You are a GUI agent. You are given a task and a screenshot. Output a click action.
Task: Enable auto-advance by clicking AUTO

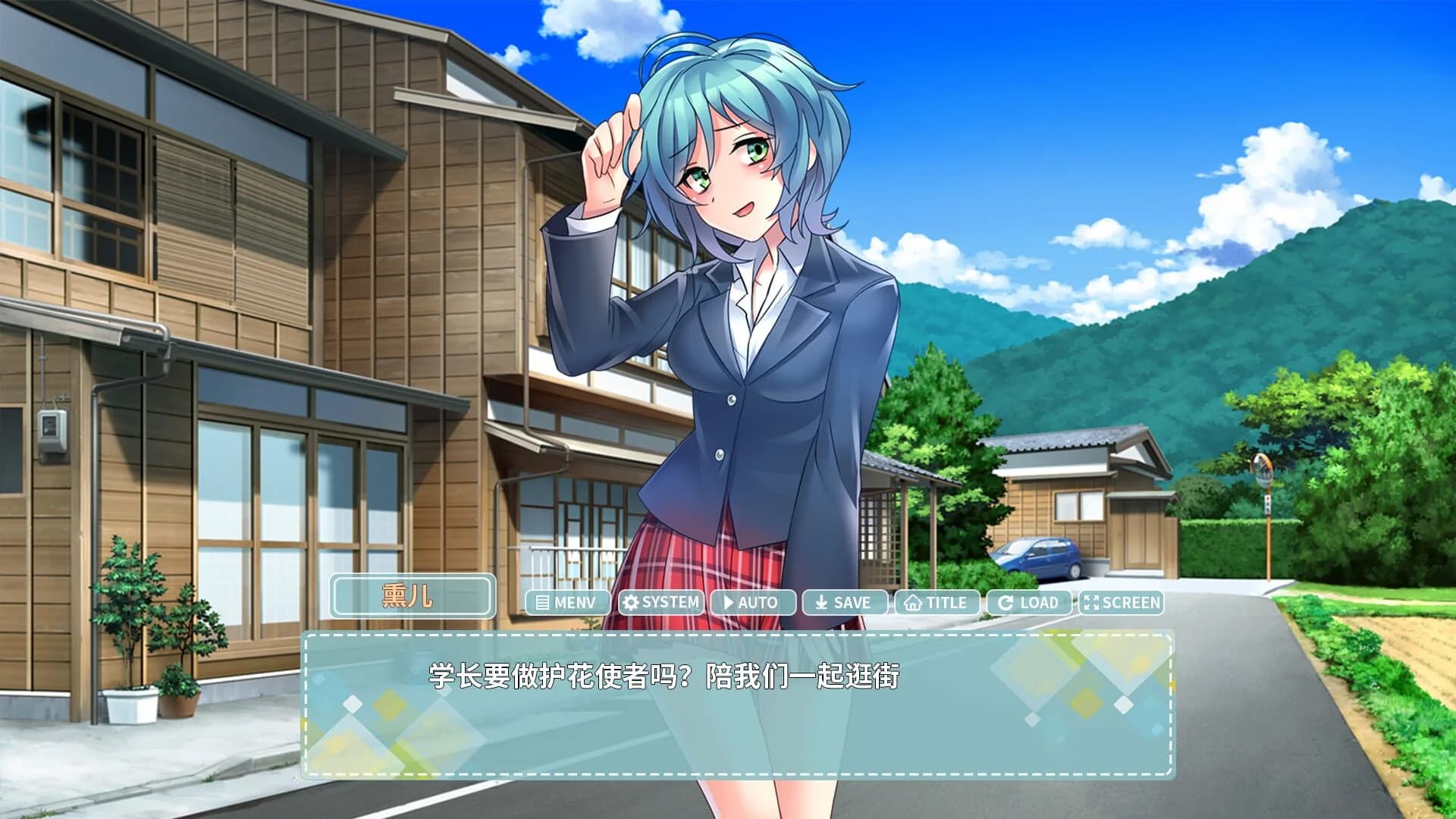(753, 604)
